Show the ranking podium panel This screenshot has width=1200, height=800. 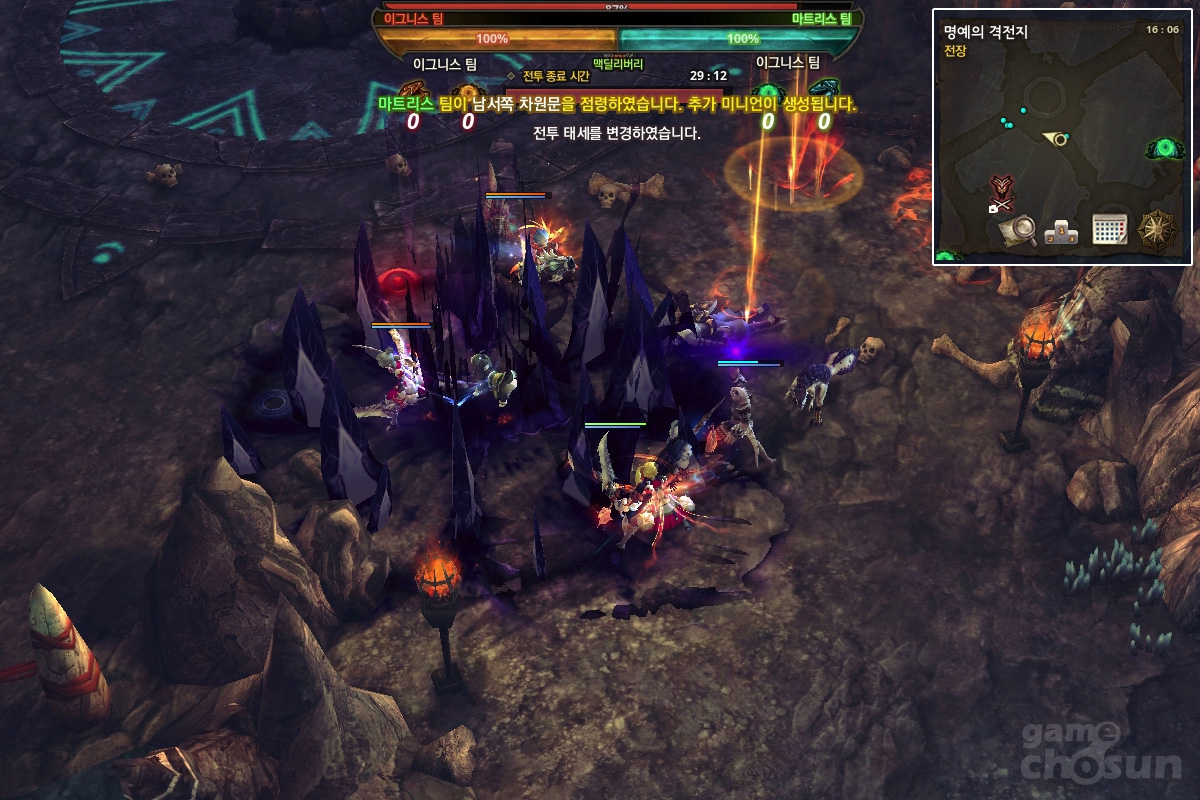[x=1060, y=231]
